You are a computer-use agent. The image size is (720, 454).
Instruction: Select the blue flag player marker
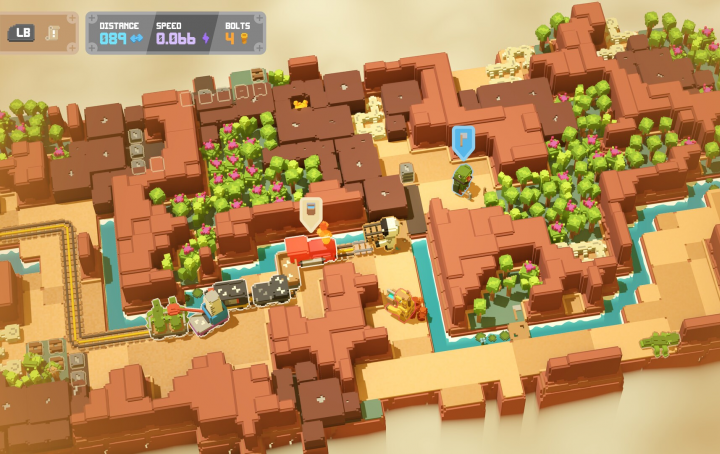tap(462, 140)
